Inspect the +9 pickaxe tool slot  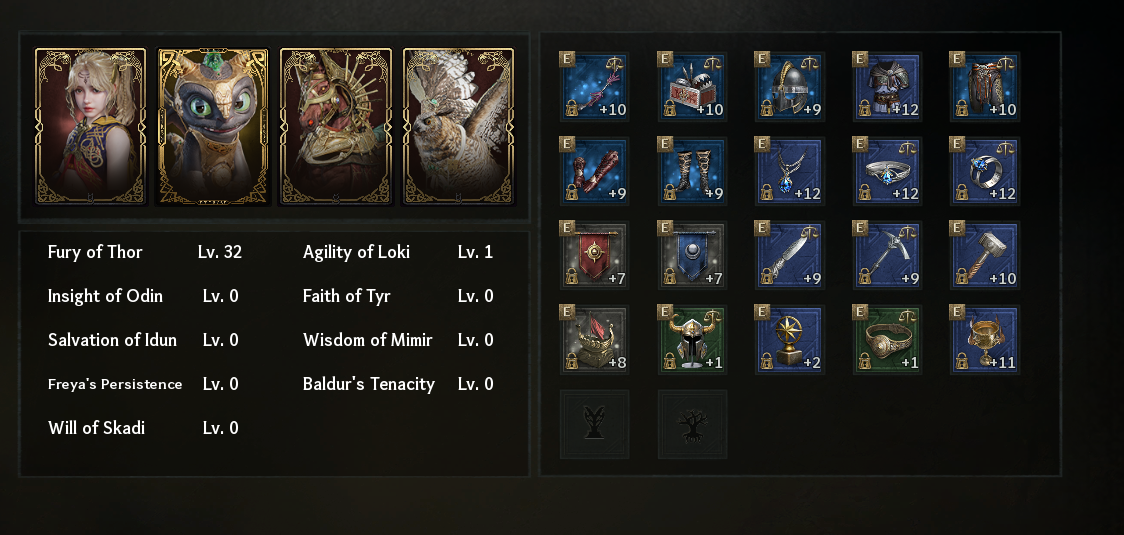[x=887, y=255]
